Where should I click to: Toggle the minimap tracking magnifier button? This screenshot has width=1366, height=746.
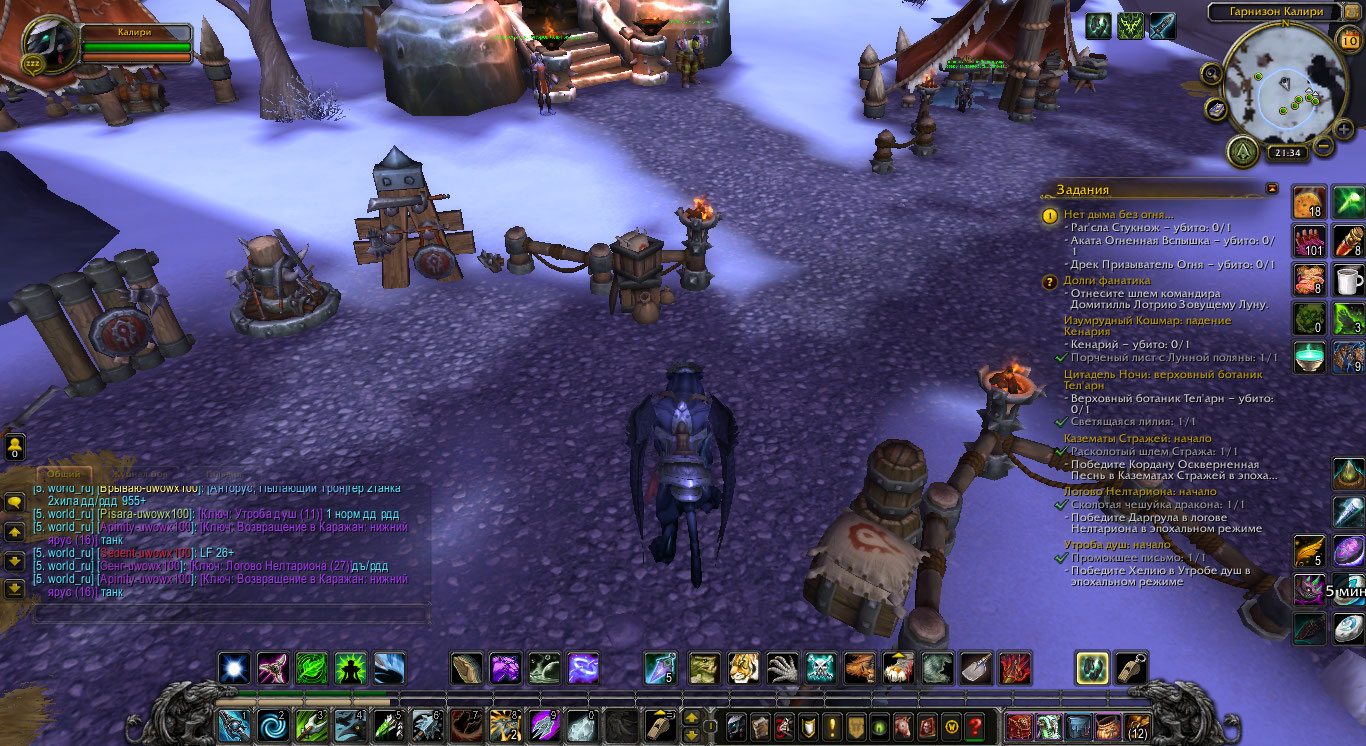pyautogui.click(x=1212, y=73)
